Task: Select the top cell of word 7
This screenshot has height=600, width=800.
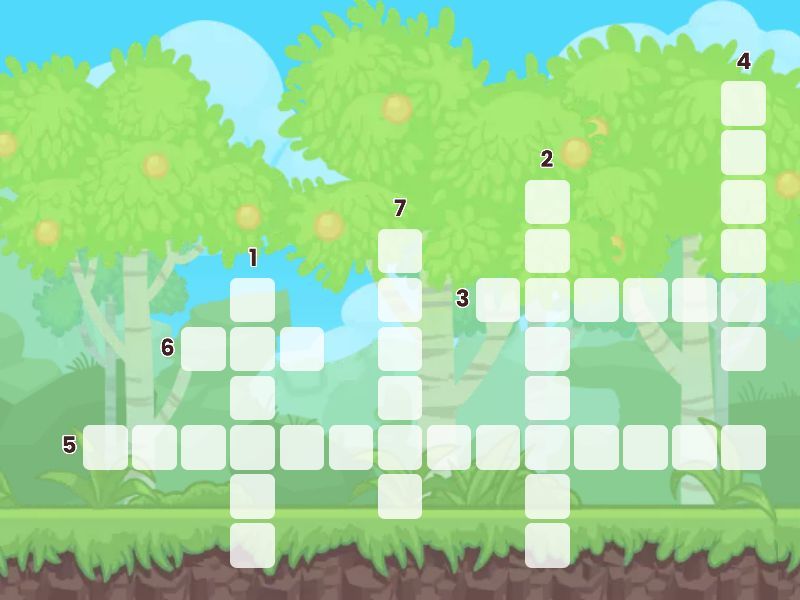Action: pyautogui.click(x=400, y=251)
